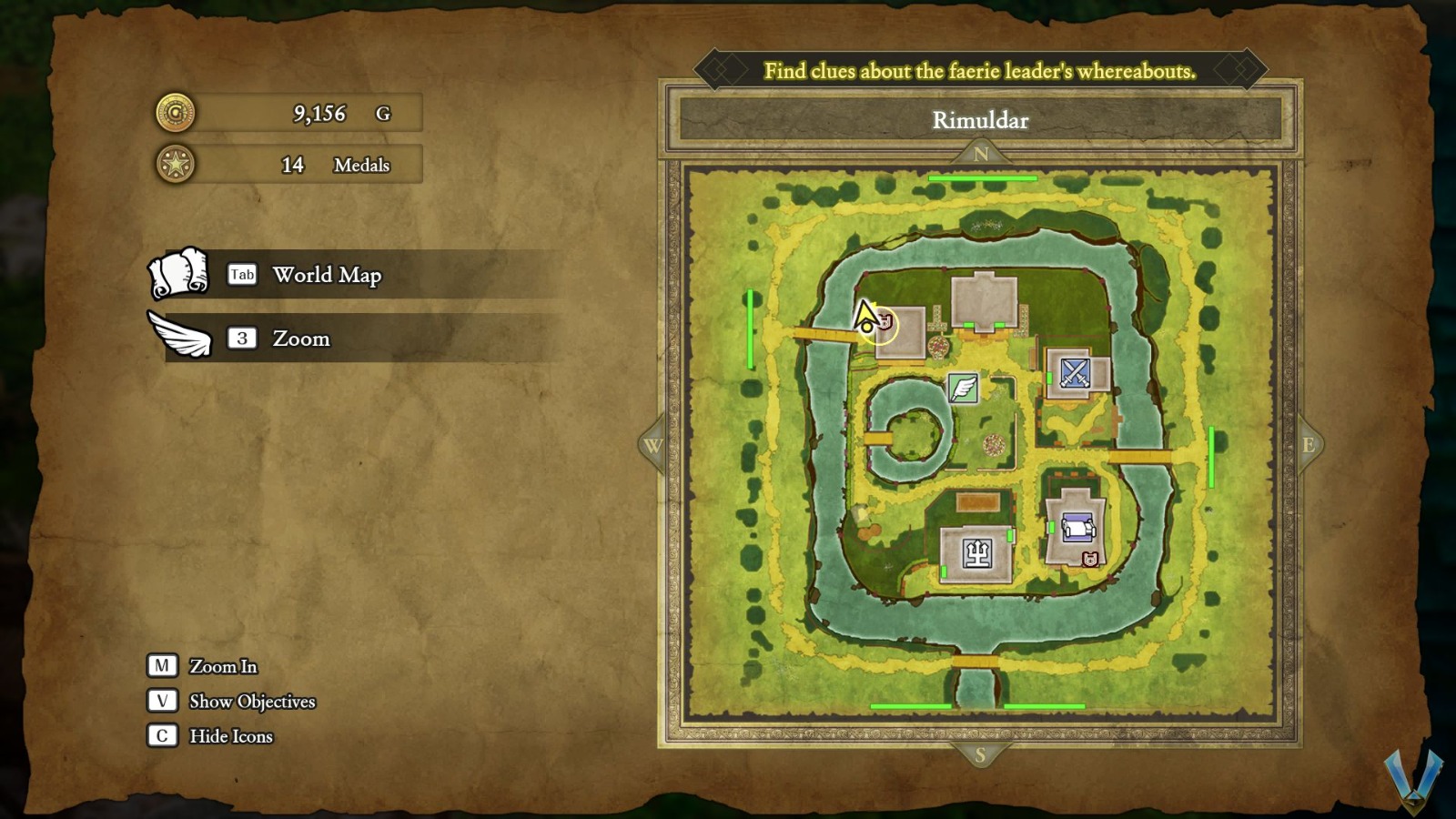The image size is (1456, 819).
Task: Toggle Hide Icons with the C key button
Action: coord(162,736)
